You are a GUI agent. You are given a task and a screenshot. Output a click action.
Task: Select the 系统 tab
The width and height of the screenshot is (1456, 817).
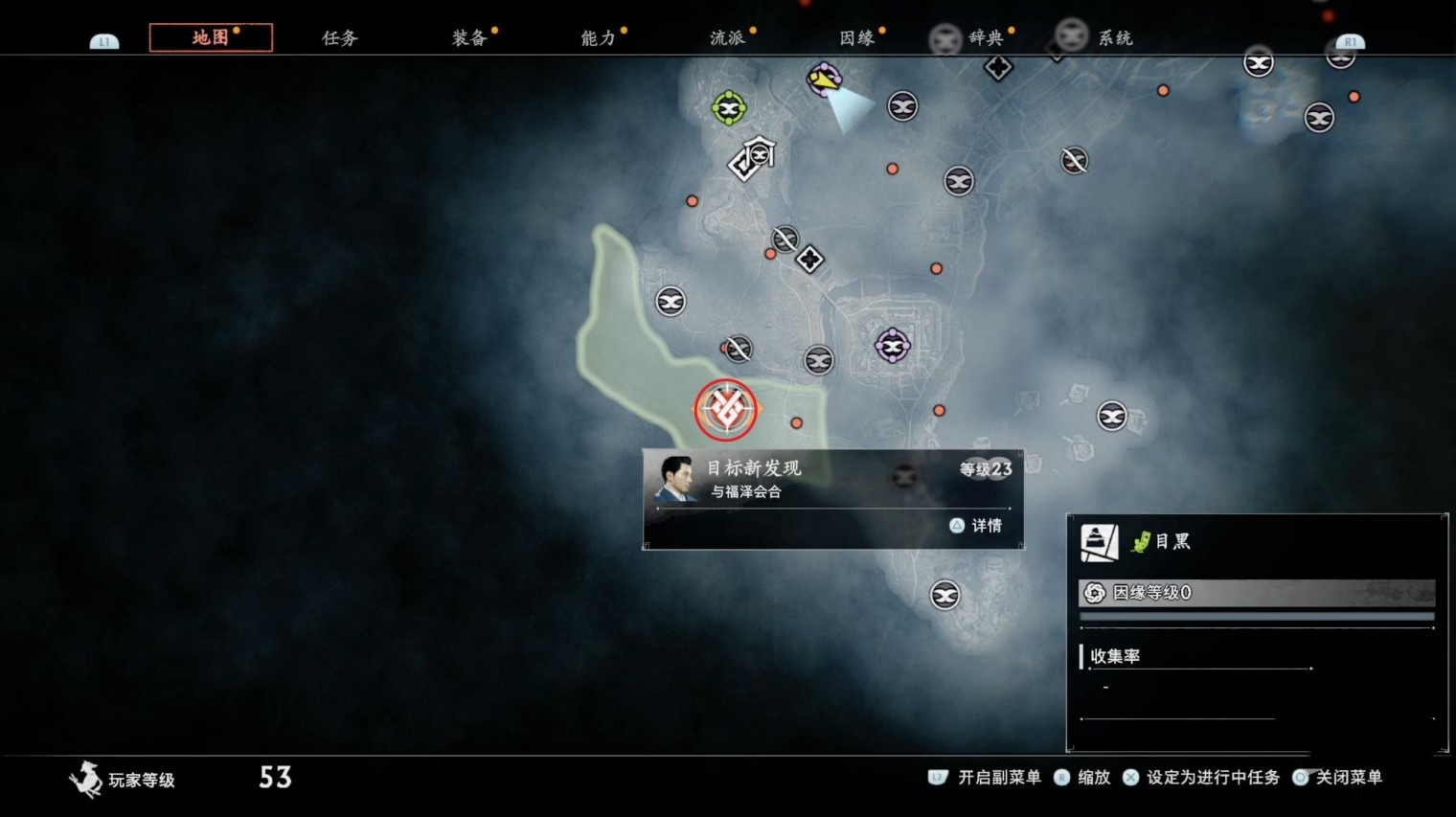[1115, 38]
